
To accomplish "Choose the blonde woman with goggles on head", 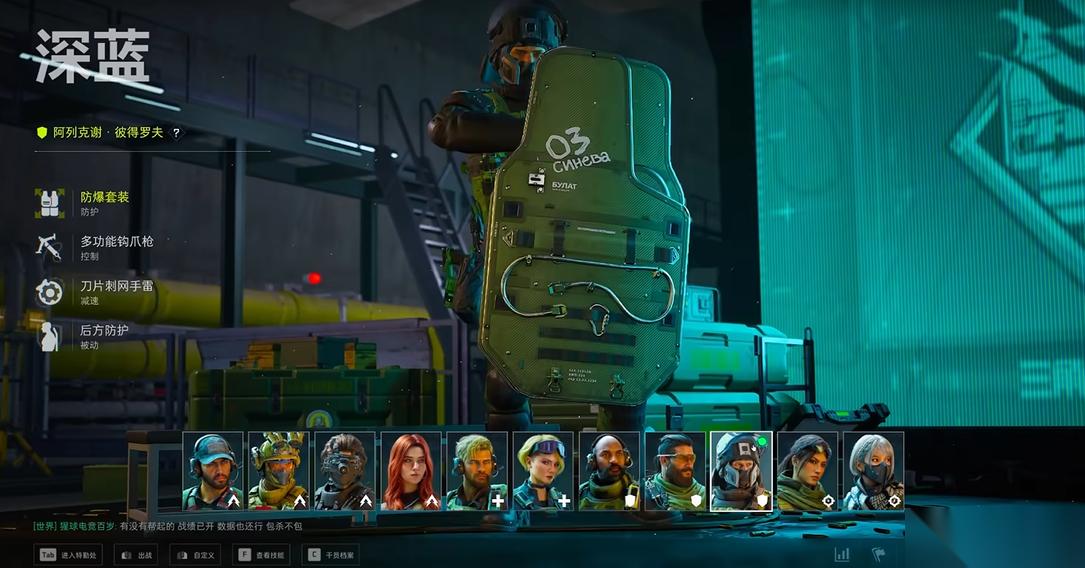I will pos(543,471).
